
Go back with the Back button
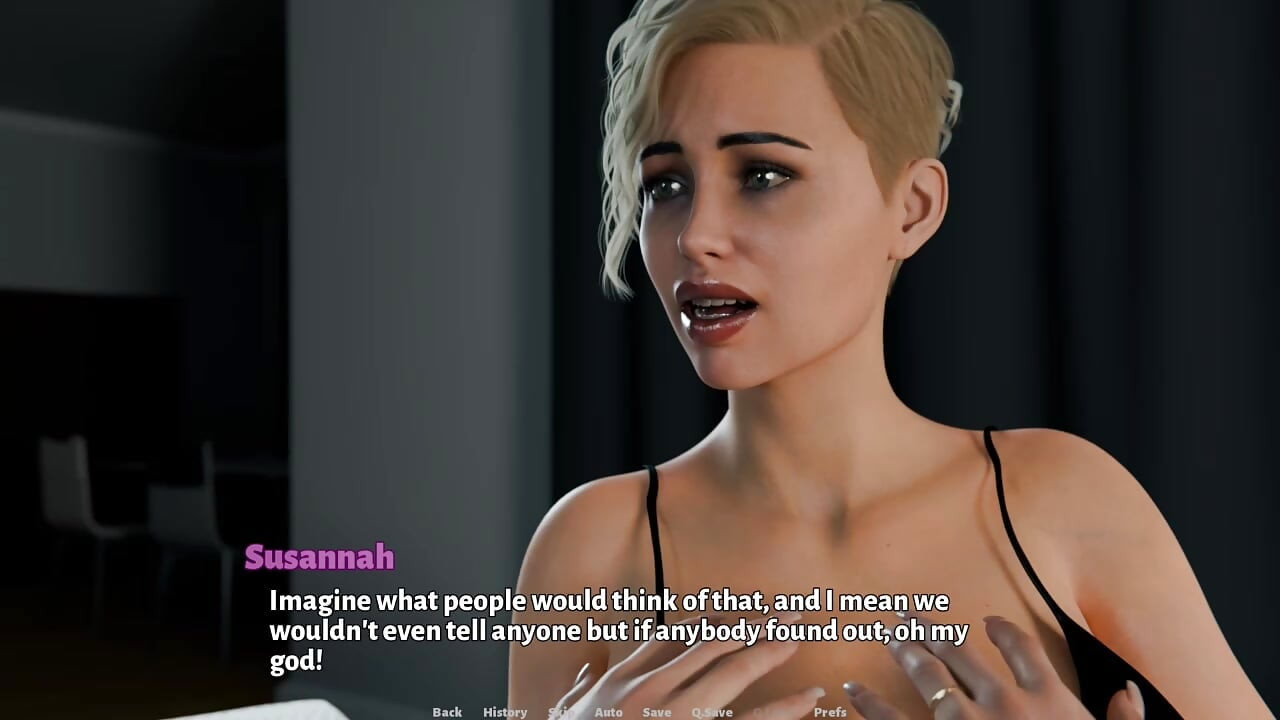coord(447,712)
